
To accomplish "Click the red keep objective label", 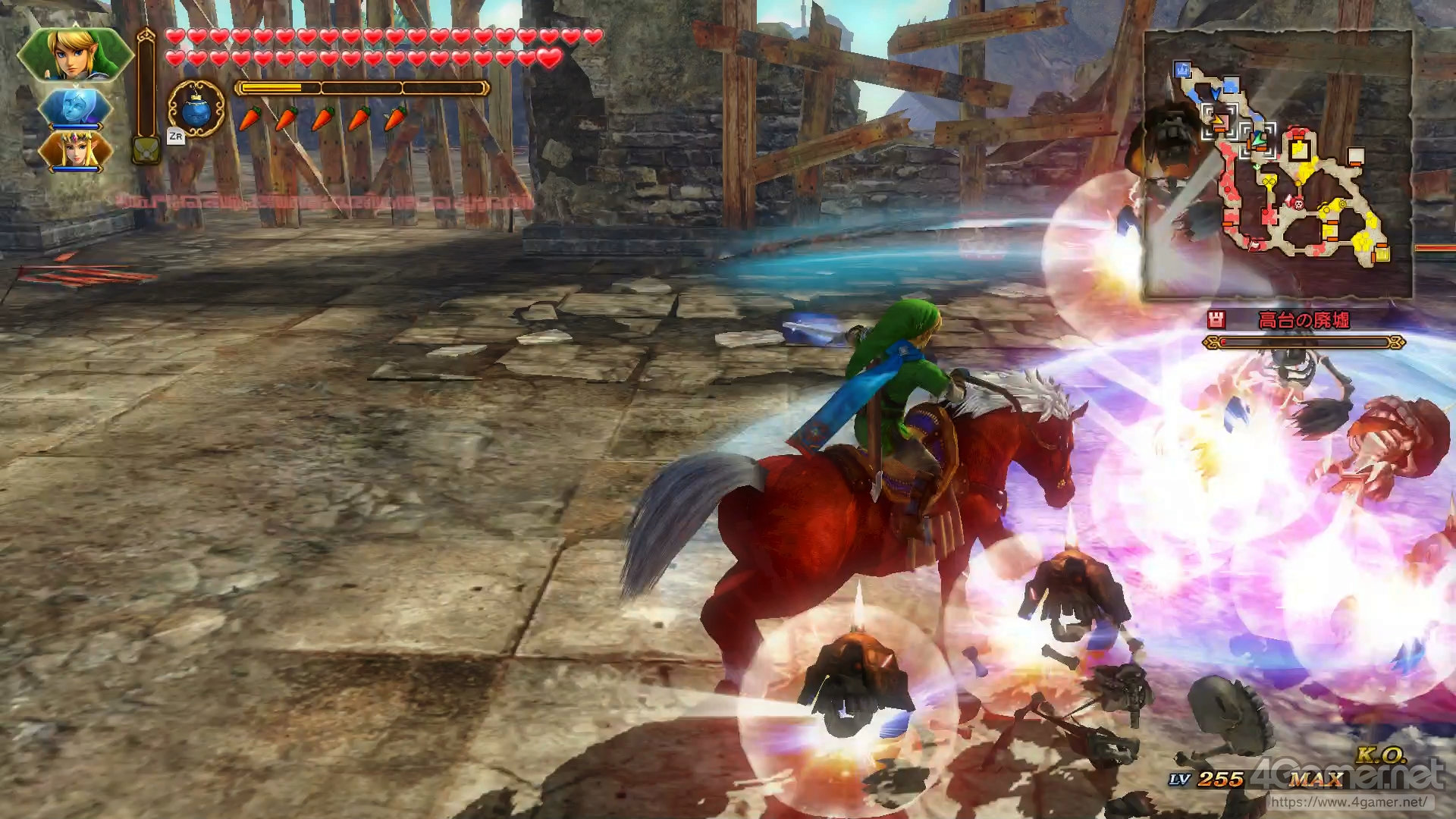I will (1303, 321).
